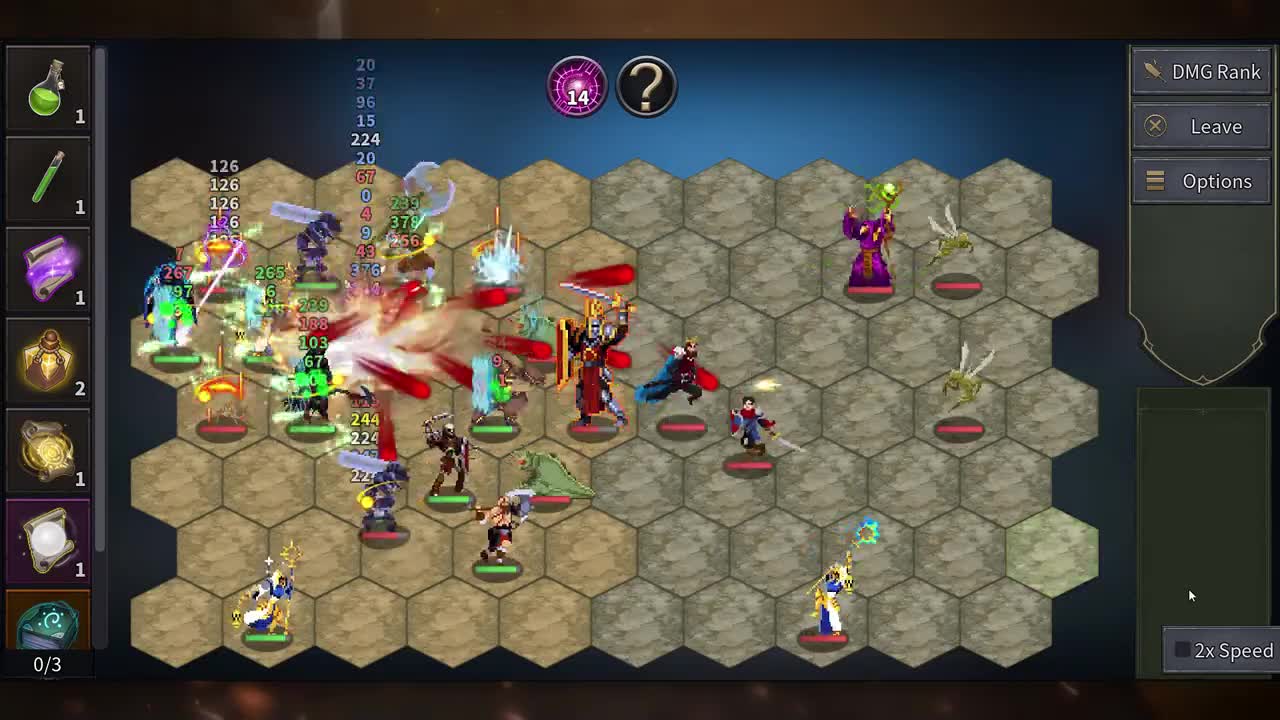Open the Options menu

tap(1201, 181)
